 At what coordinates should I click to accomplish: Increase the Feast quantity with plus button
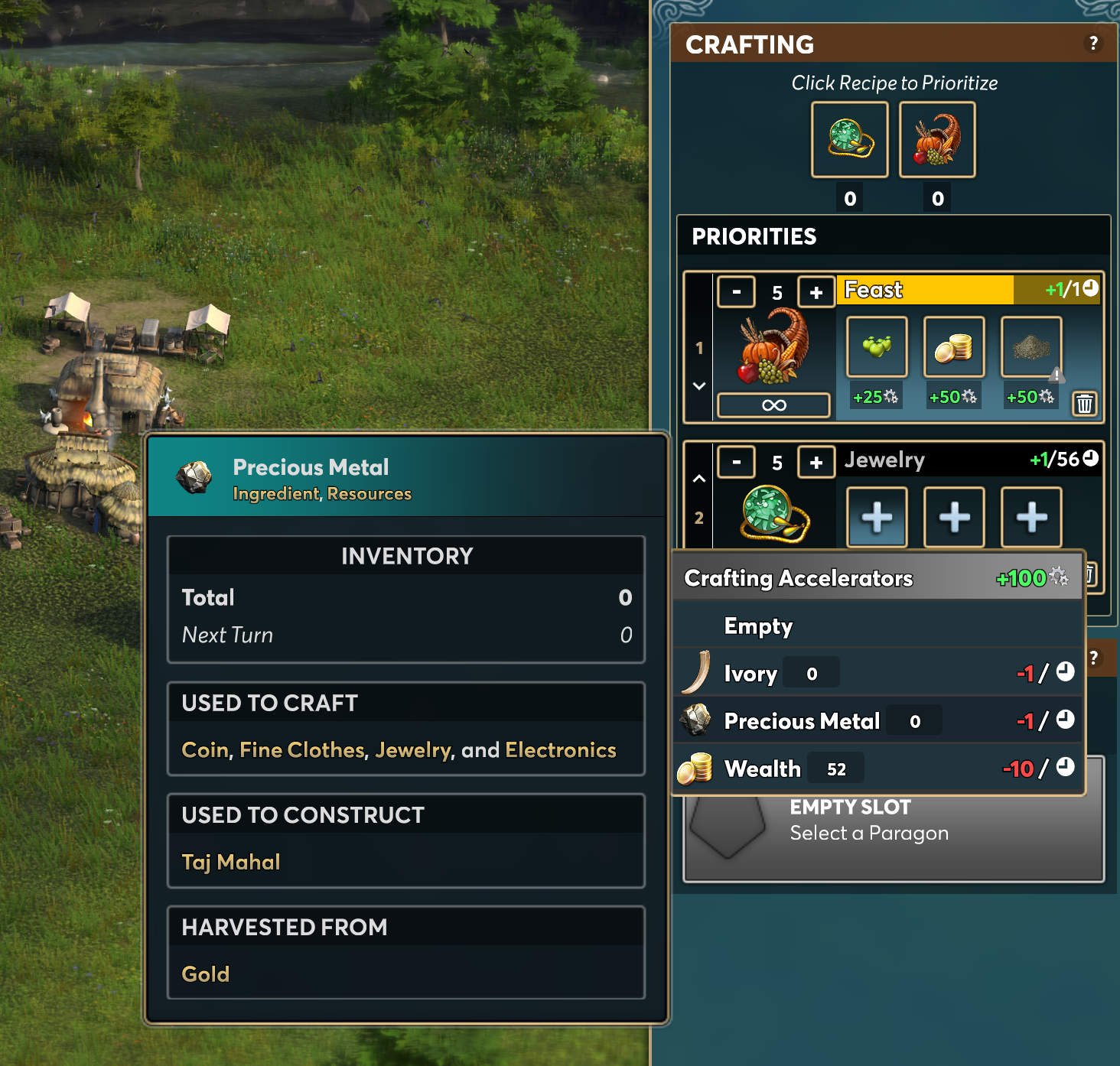coord(816,292)
